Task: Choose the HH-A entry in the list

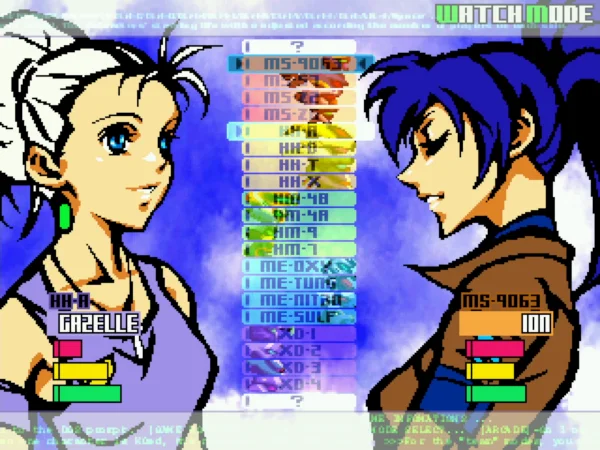Action: coord(299,131)
